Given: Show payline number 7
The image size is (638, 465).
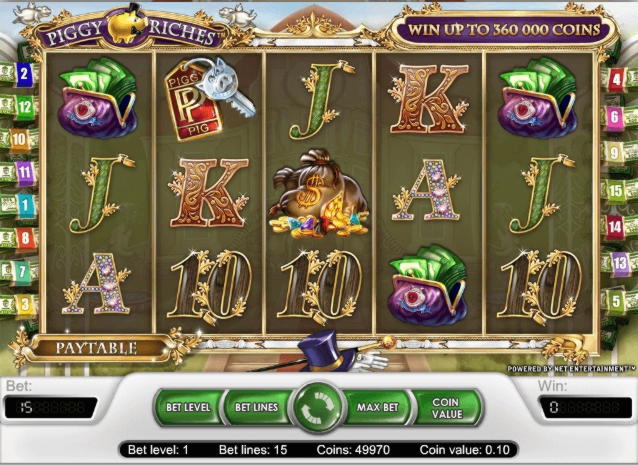Looking at the screenshot, I should [23, 270].
